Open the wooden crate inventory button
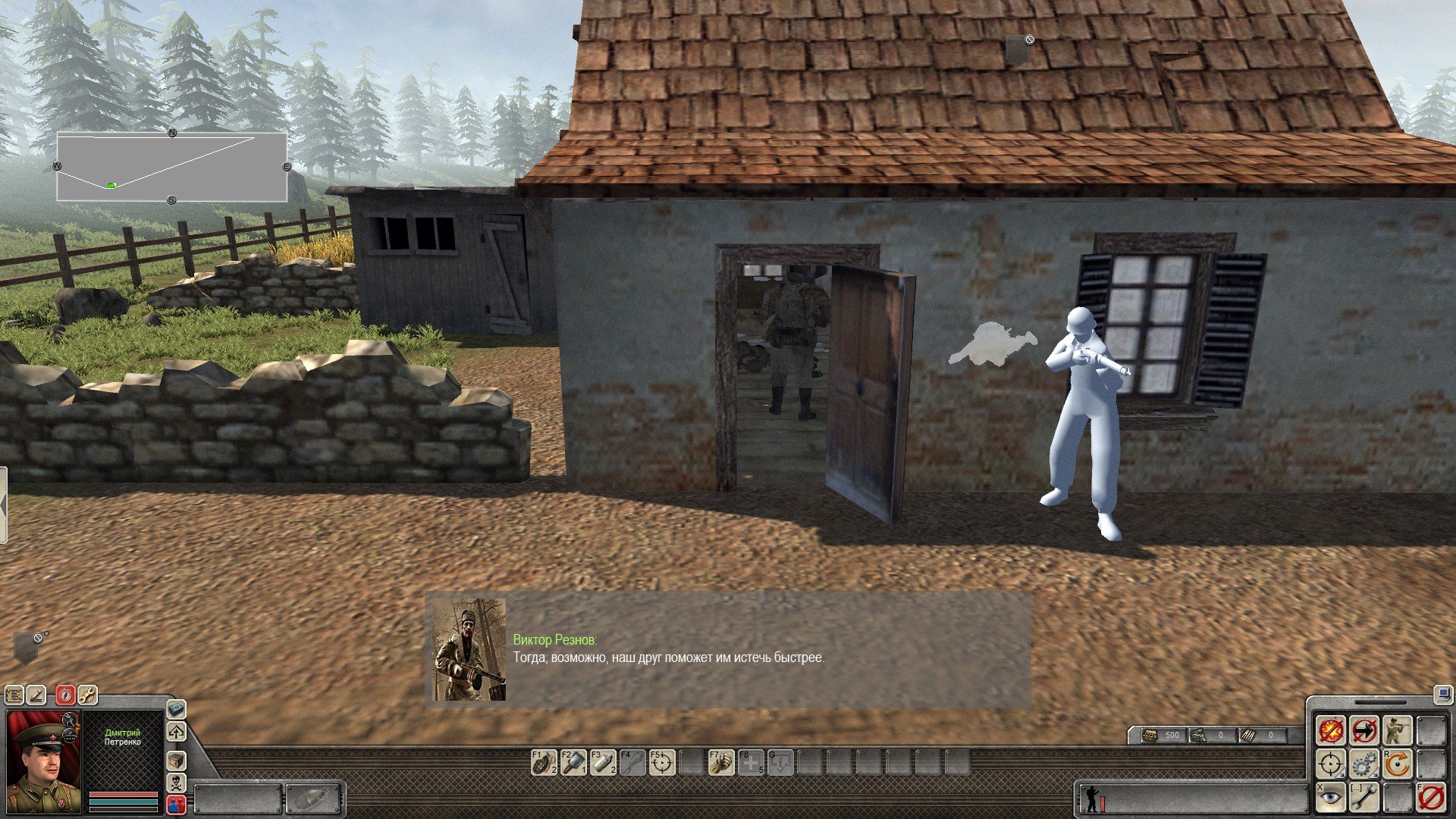This screenshot has height=819, width=1456. (x=176, y=761)
